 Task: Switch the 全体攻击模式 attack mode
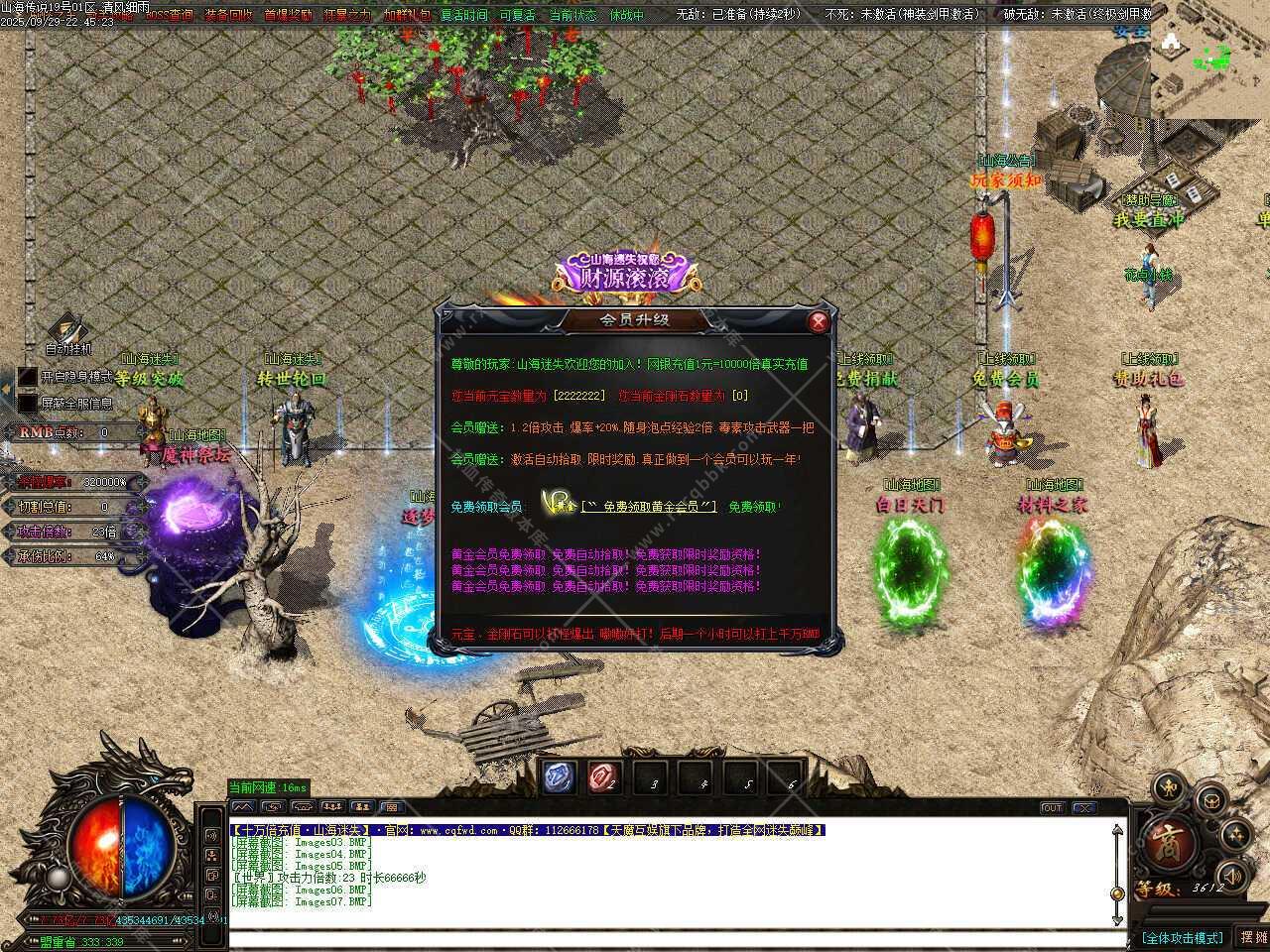point(1182,938)
